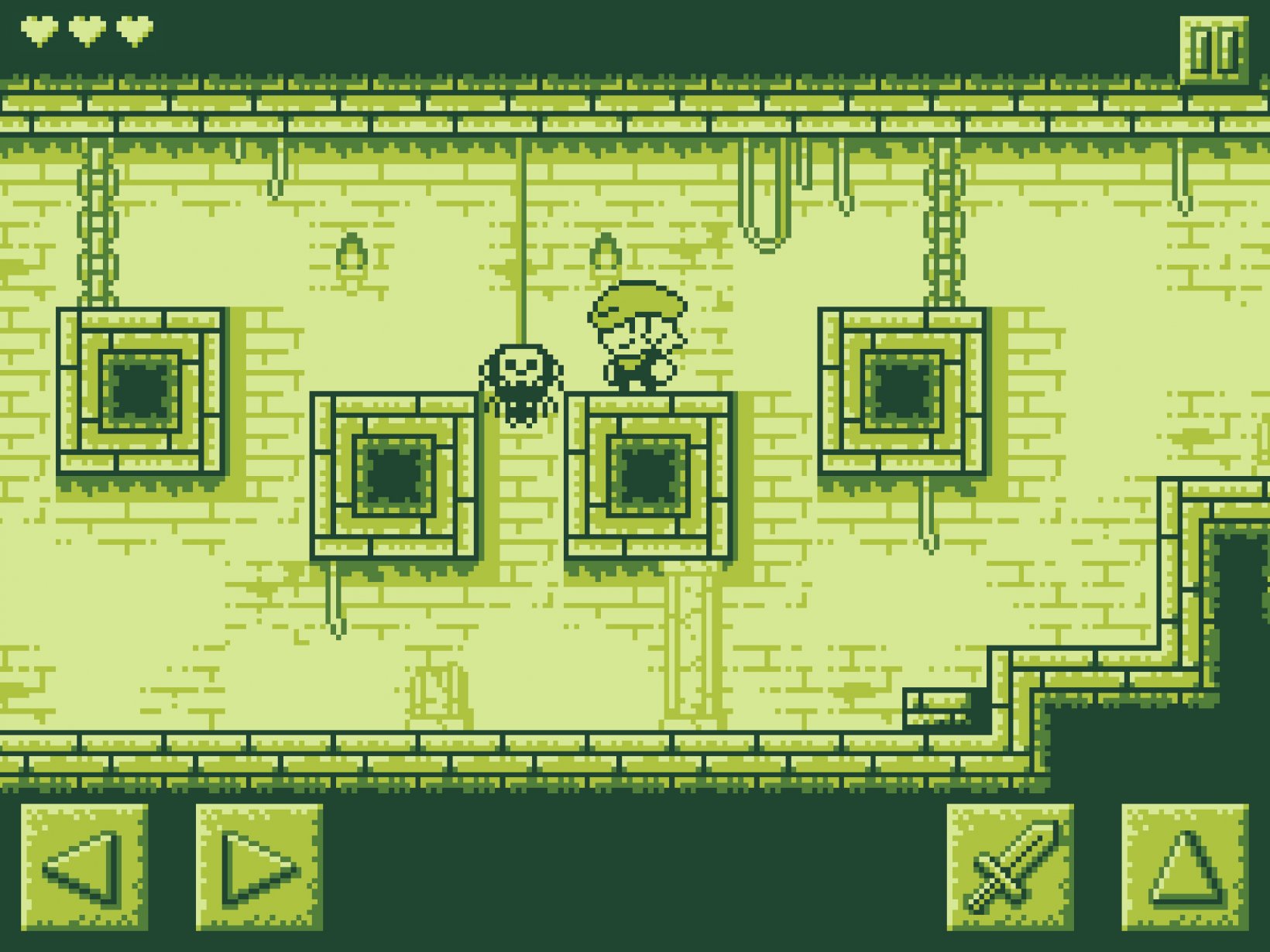Click the first heart in the health bar
Viewport: 1270px width, 952px height.
37,29
